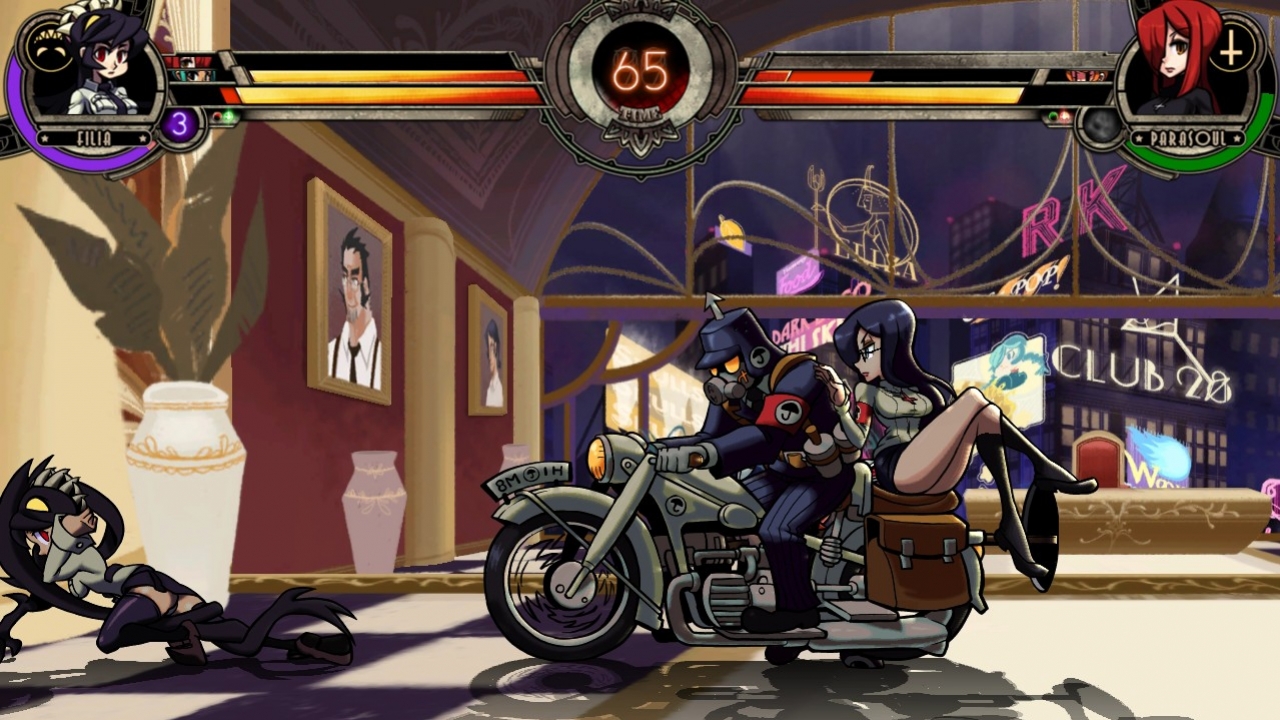
Task: Toggle the red indicator light near Filia's meter
Action: (x=216, y=116)
